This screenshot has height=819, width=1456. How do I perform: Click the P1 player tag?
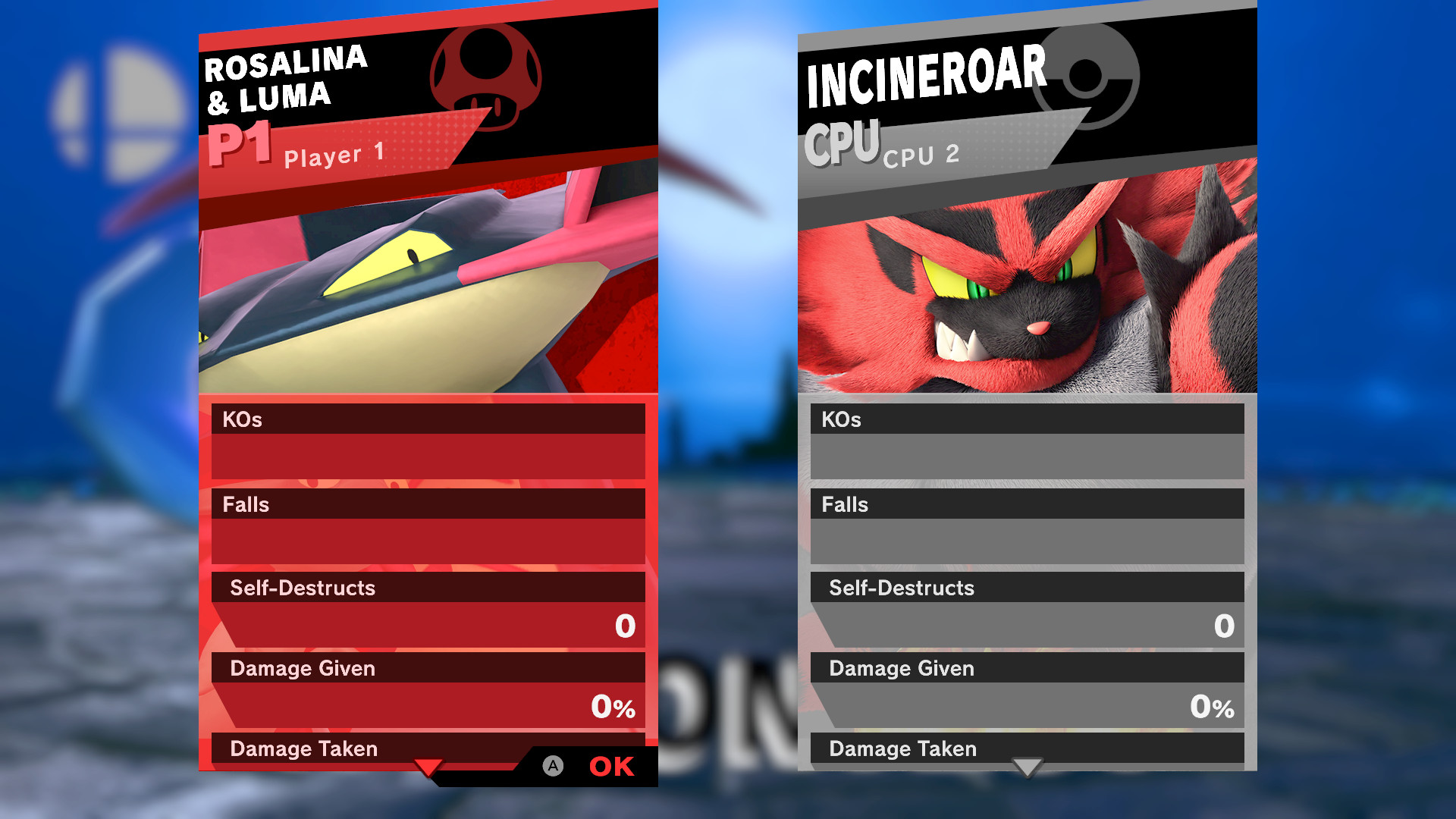pos(239,143)
